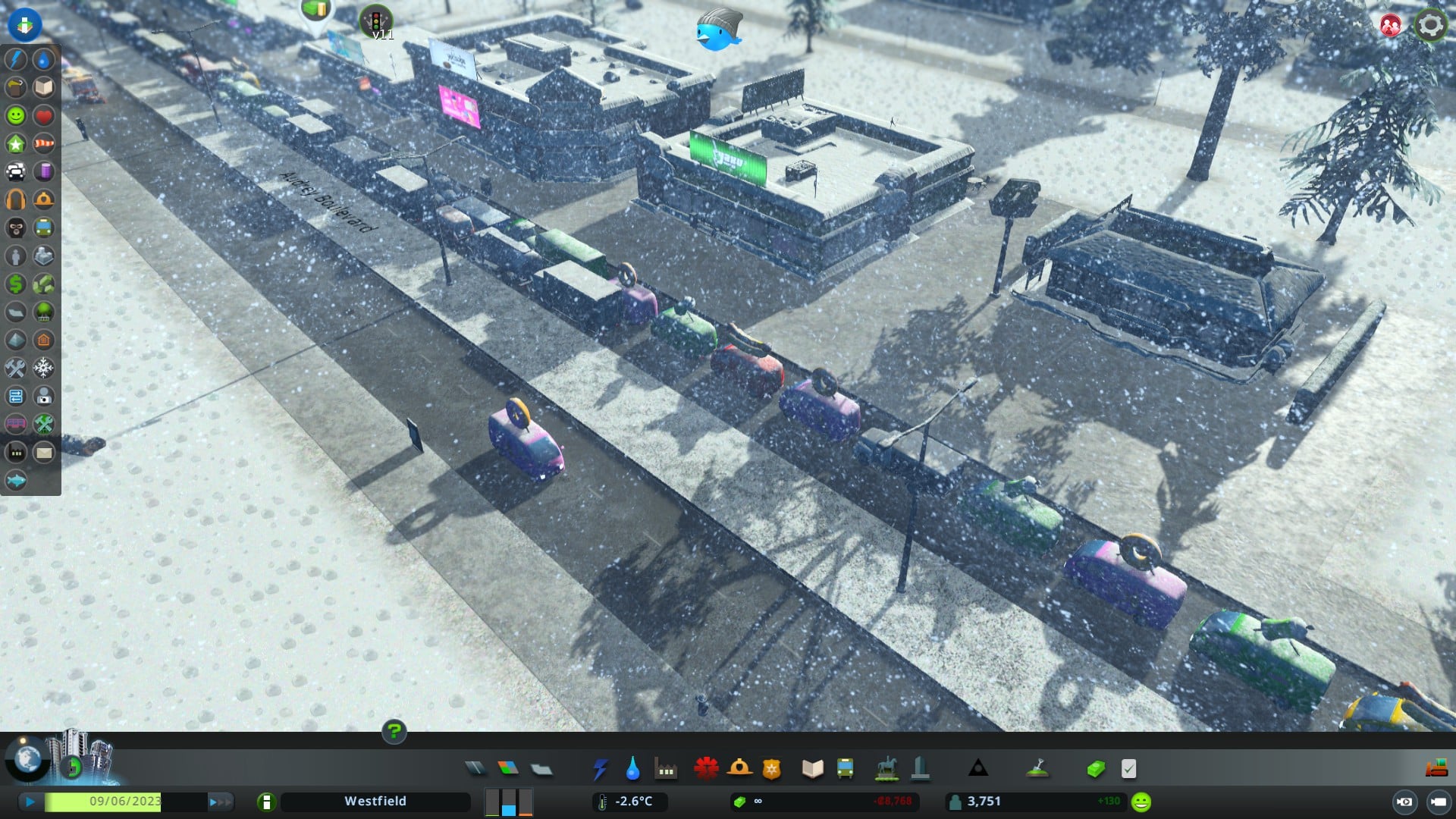The height and width of the screenshot is (819, 1456).
Task: Open the settings gear menu
Action: [1430, 25]
